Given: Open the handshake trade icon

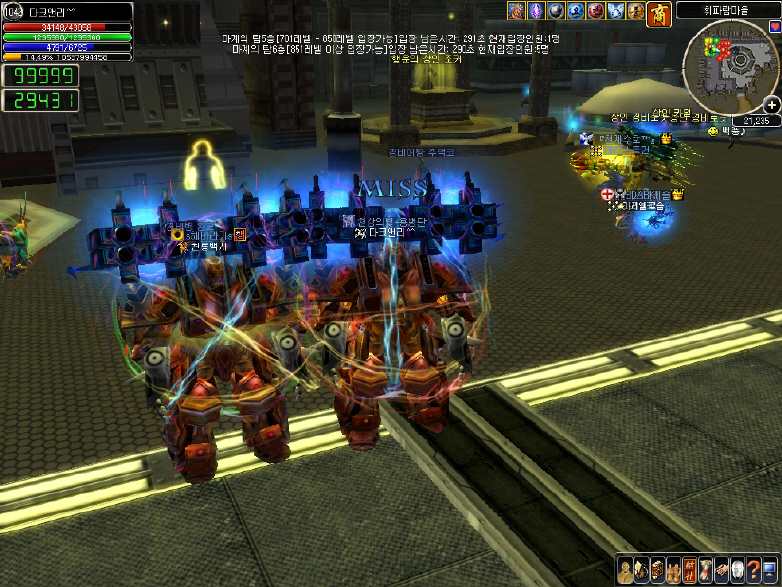Looking at the screenshot, I should [722, 569].
